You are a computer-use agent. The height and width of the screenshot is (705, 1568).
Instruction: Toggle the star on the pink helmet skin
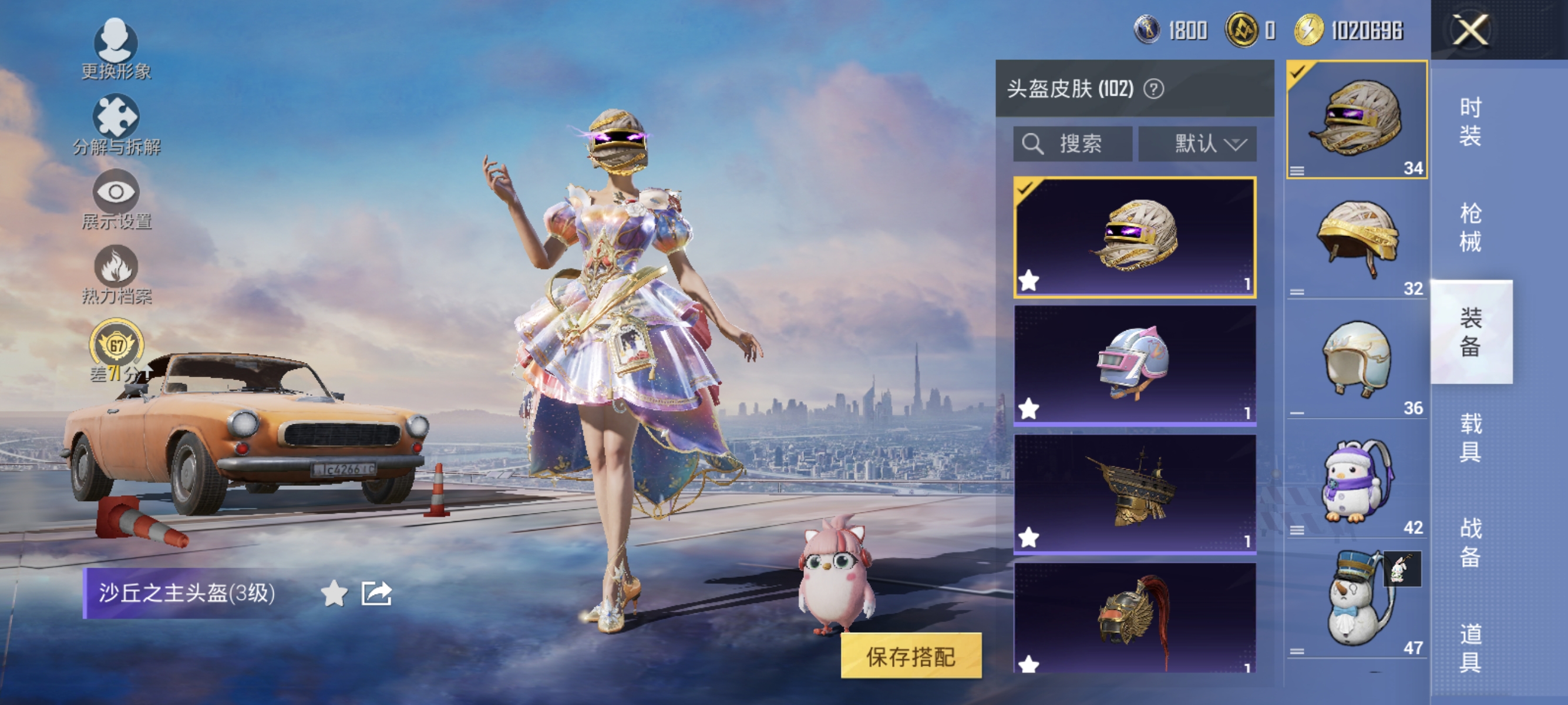1029,410
